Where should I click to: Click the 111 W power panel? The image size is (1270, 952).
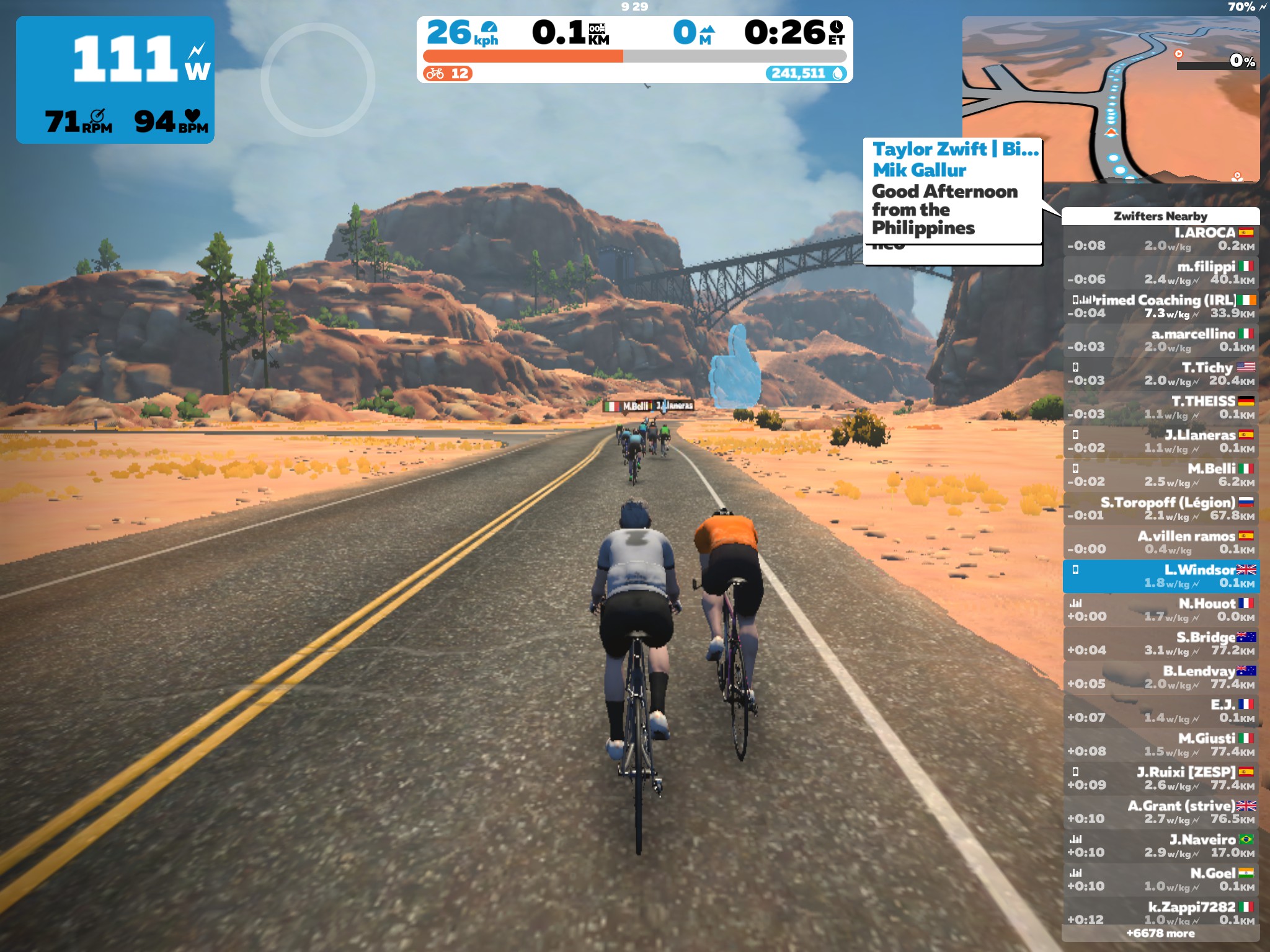coord(115,79)
